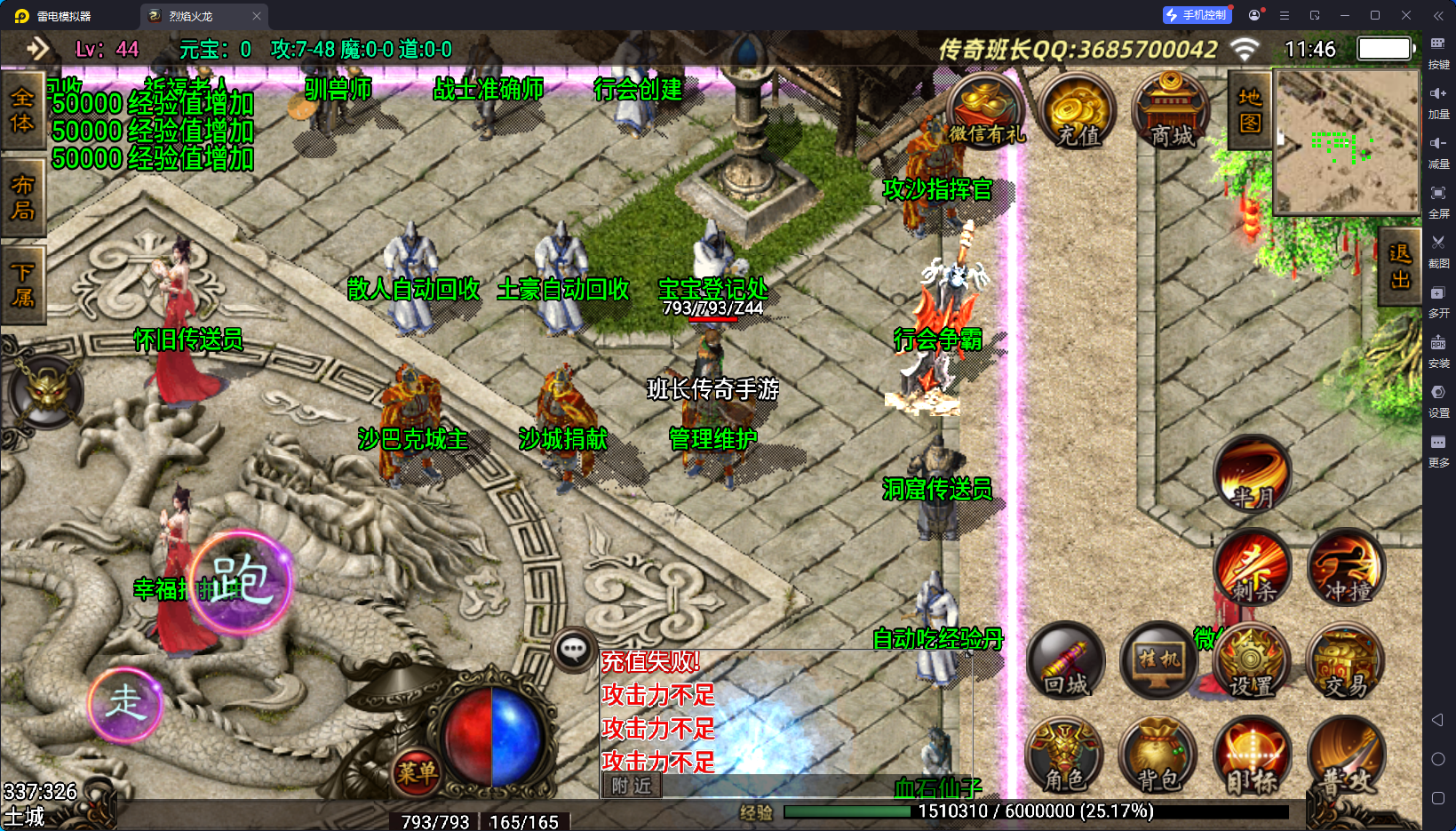Select the 附近 nearby chat tab

coord(632,786)
